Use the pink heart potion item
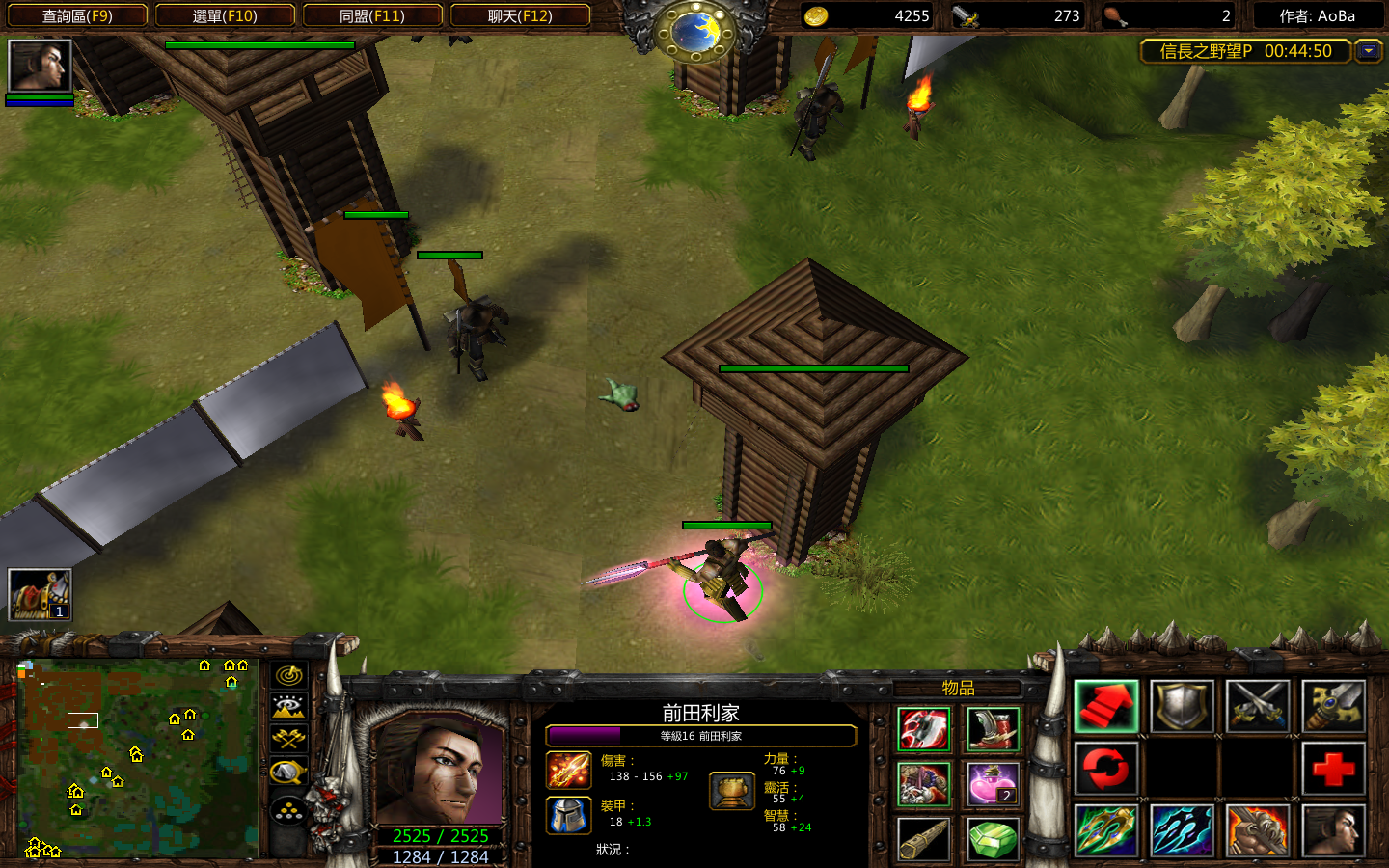The width and height of the screenshot is (1389, 868). (x=992, y=784)
